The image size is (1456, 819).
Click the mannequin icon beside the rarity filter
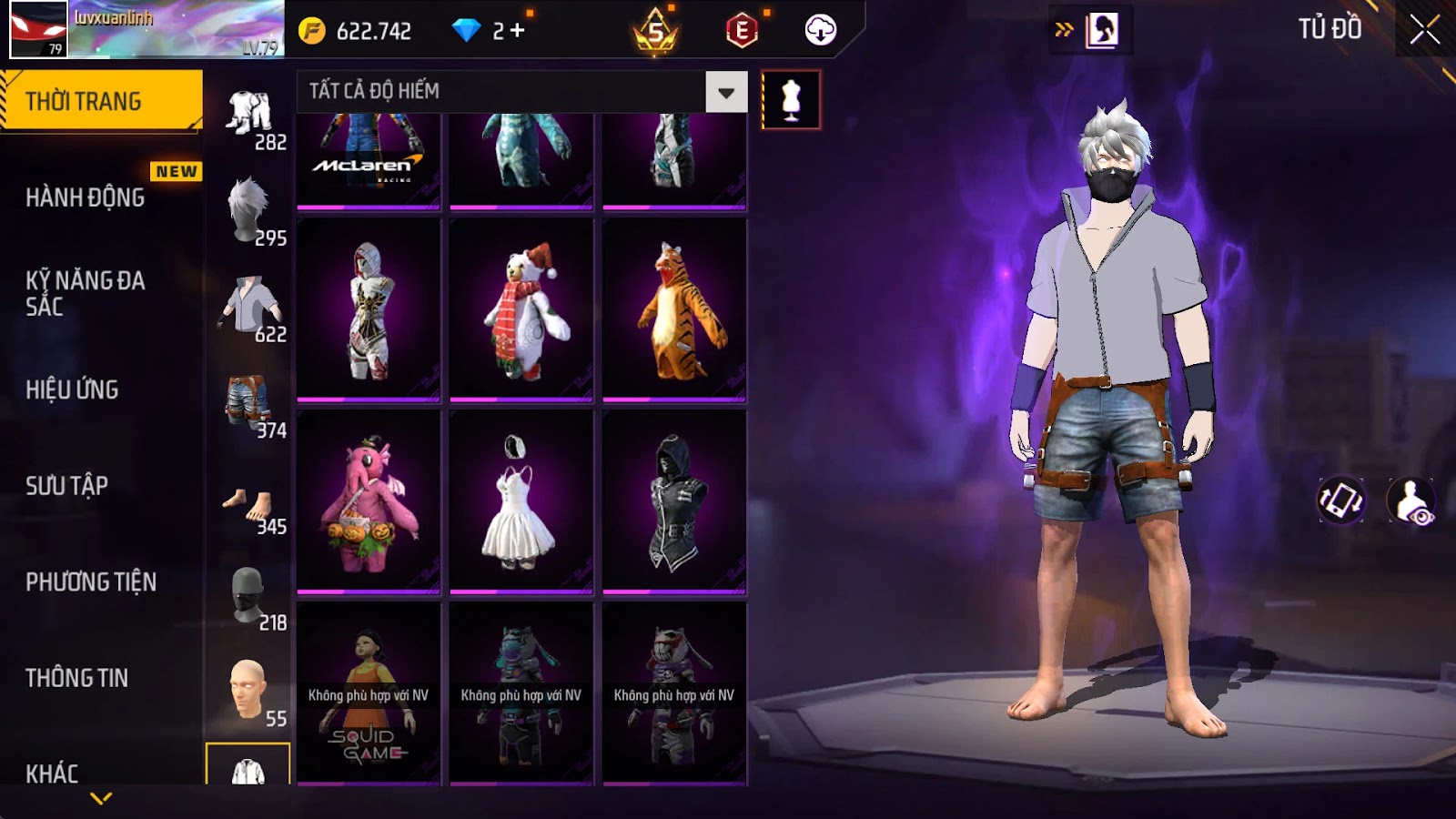point(791,100)
